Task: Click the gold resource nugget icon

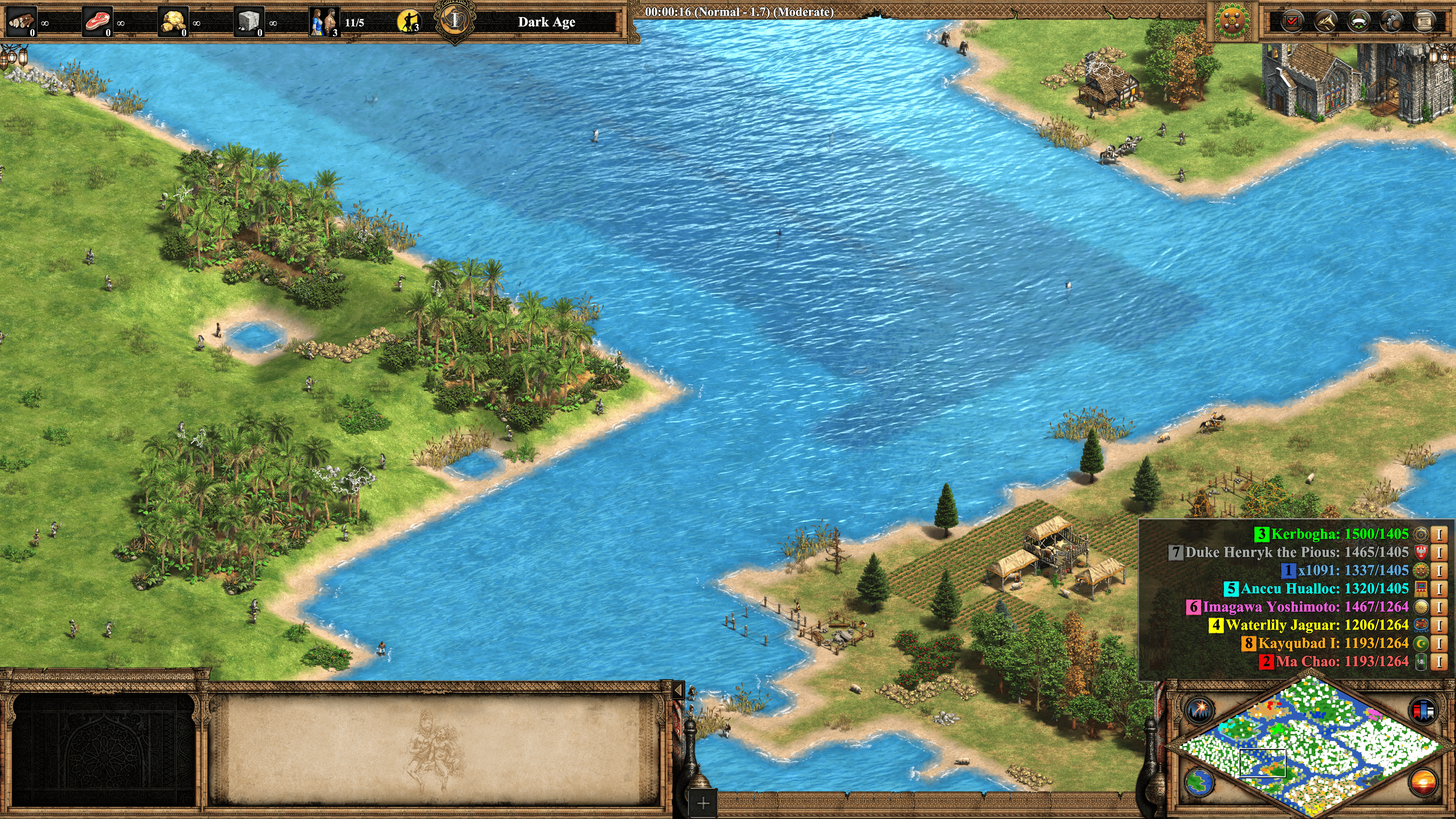Action: click(173, 22)
